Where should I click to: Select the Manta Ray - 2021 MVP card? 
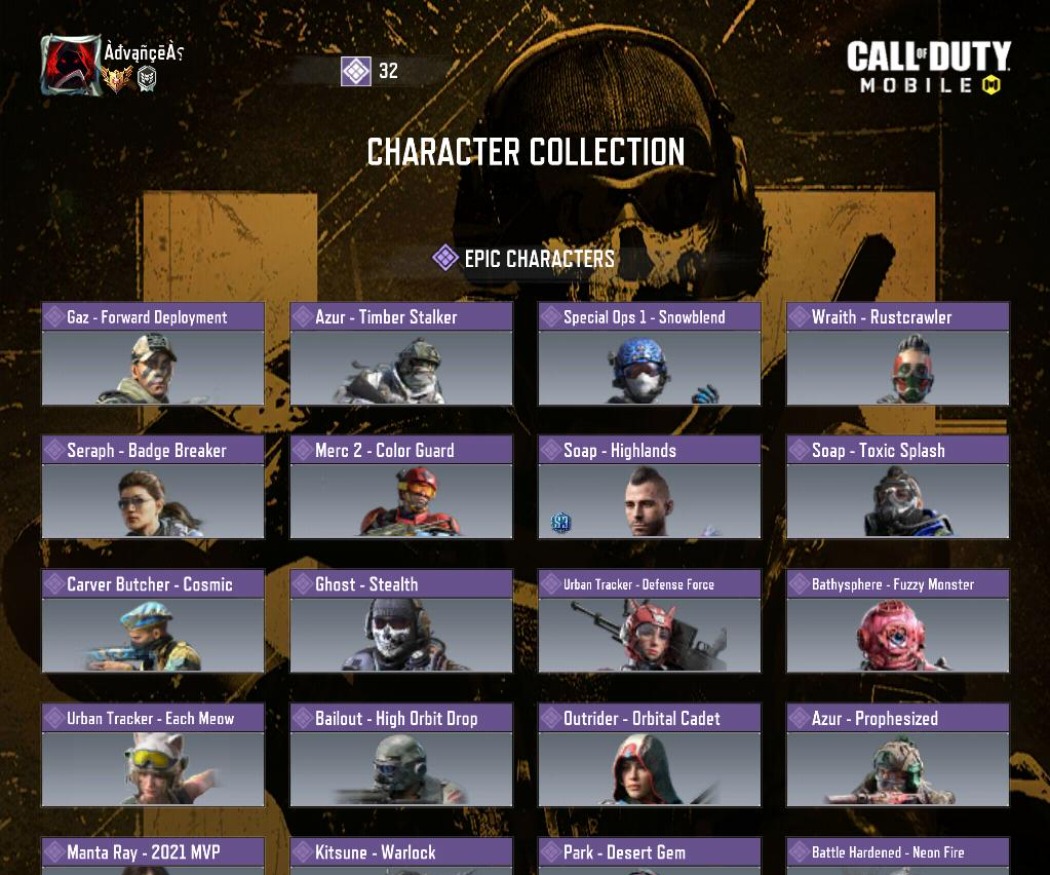pyautogui.click(x=153, y=855)
